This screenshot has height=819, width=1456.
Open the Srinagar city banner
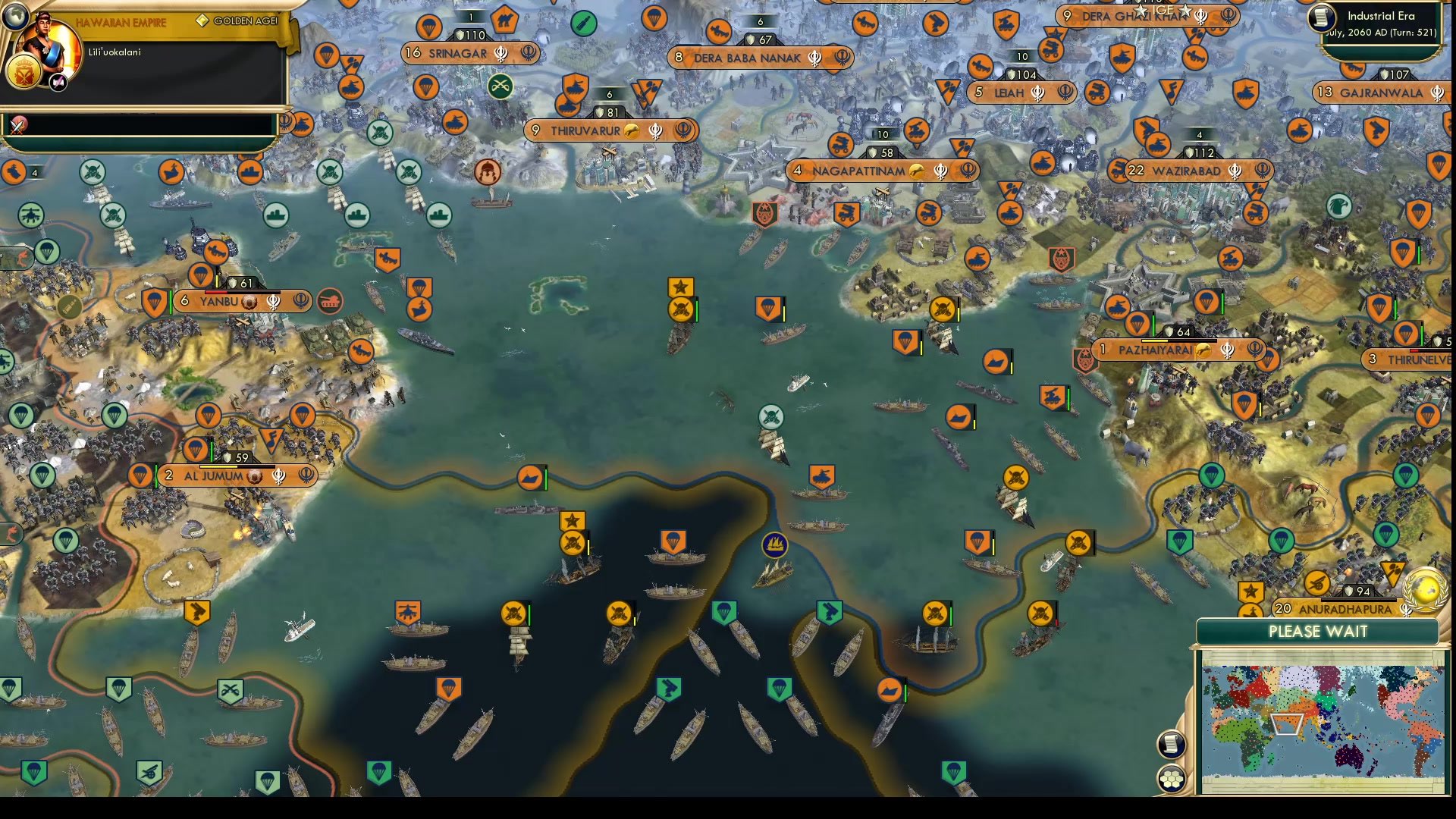470,53
